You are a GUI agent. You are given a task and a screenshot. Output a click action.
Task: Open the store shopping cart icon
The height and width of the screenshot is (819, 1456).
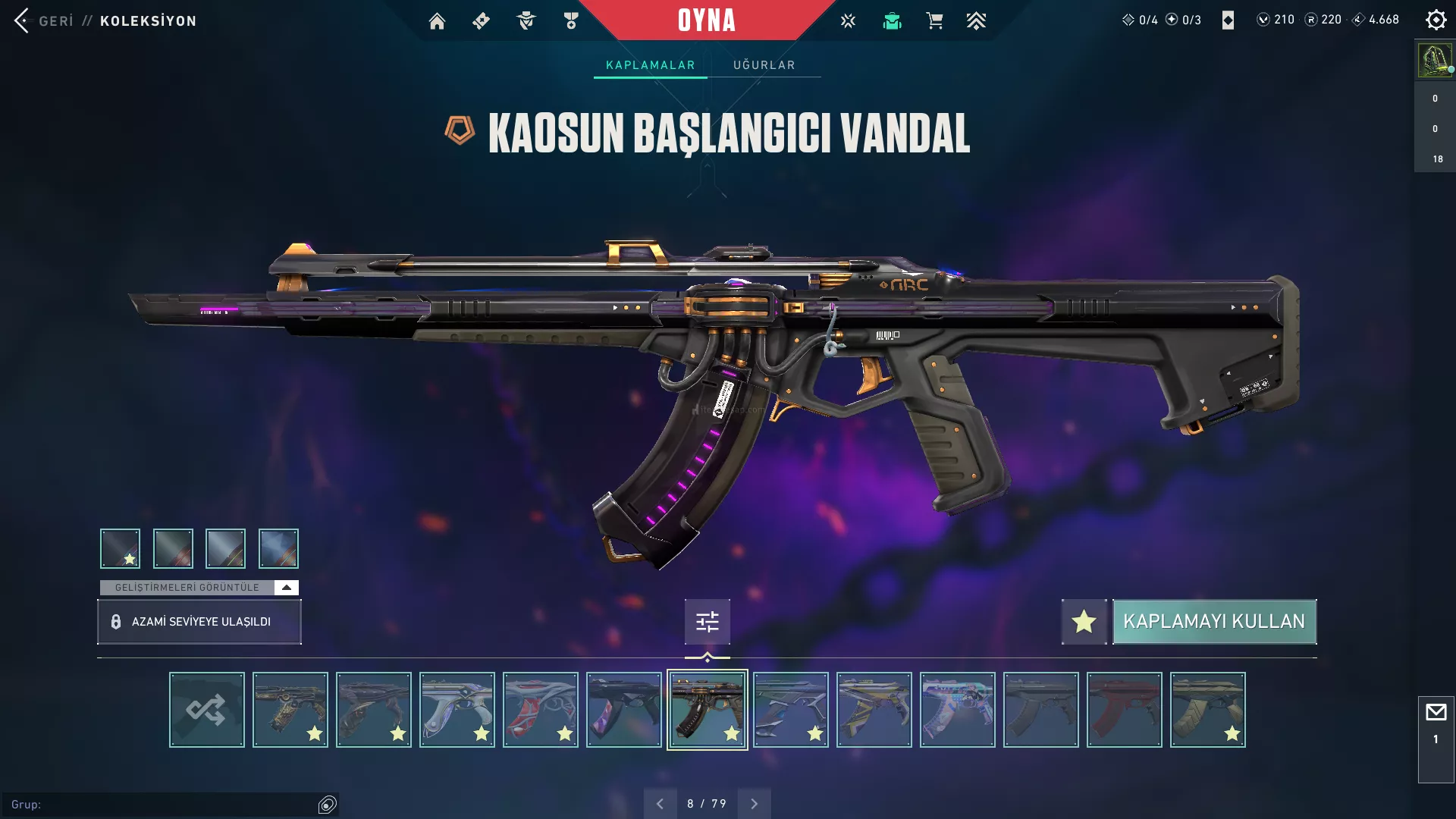tap(934, 21)
